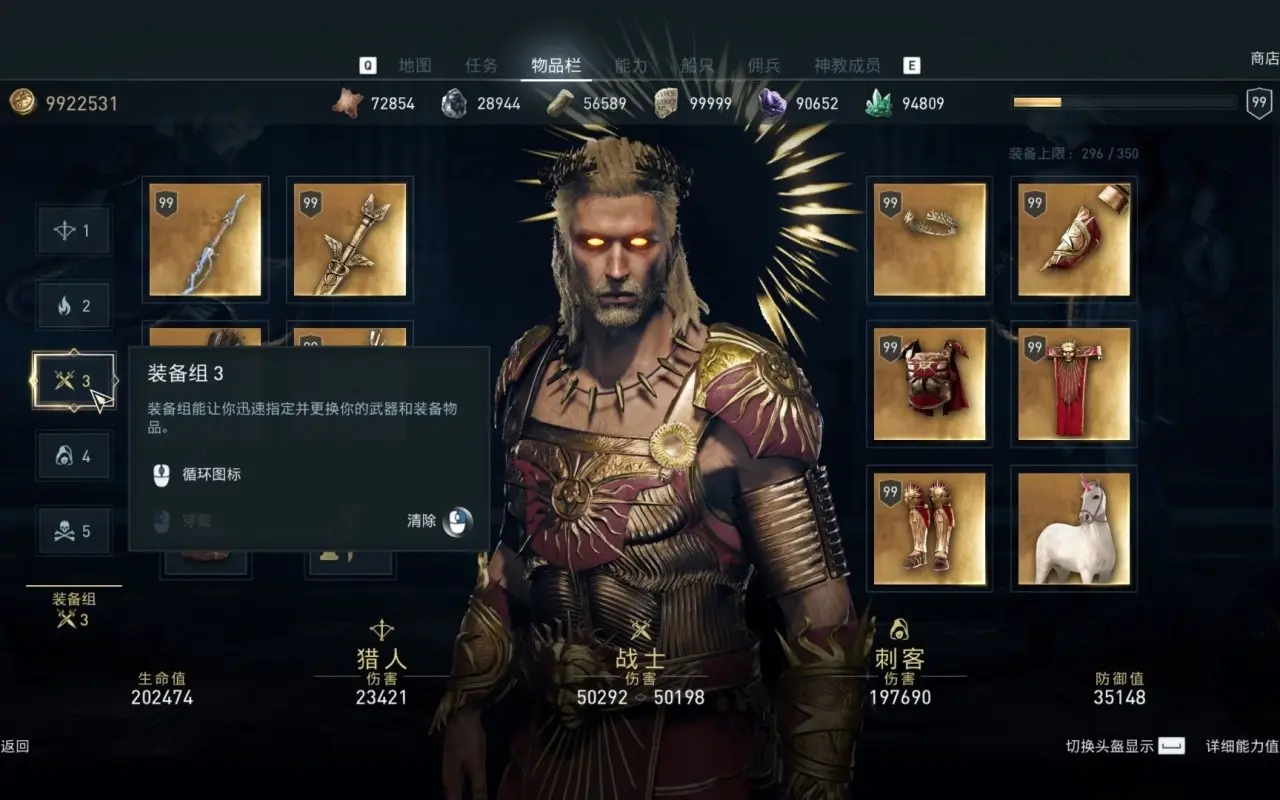Select loadout 3 with crossed swords
This screenshot has height=800, width=1280.
coord(74,381)
